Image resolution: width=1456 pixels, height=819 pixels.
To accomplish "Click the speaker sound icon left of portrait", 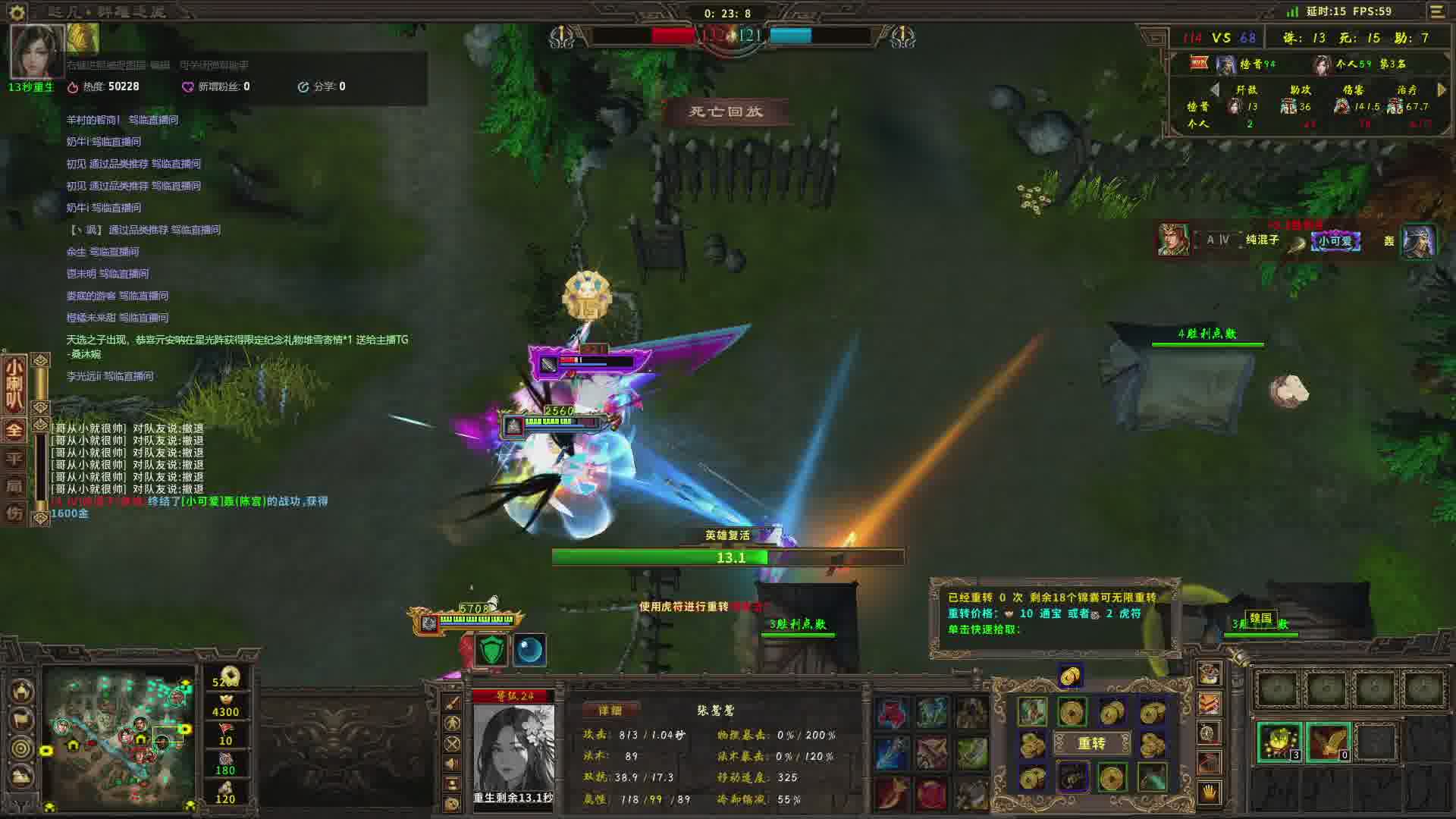I will tap(453, 764).
